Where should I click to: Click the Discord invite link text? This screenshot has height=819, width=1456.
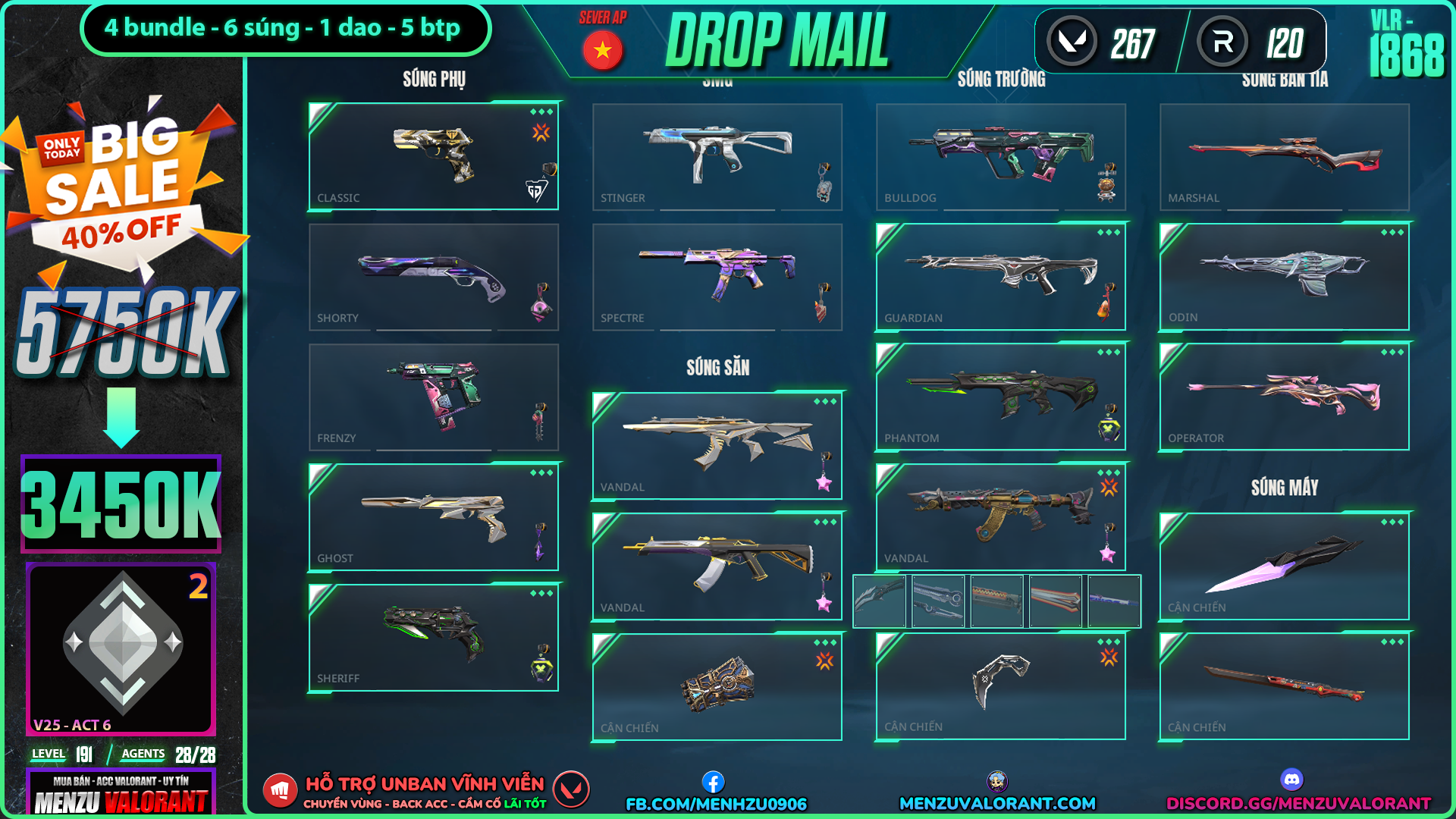[1298, 803]
